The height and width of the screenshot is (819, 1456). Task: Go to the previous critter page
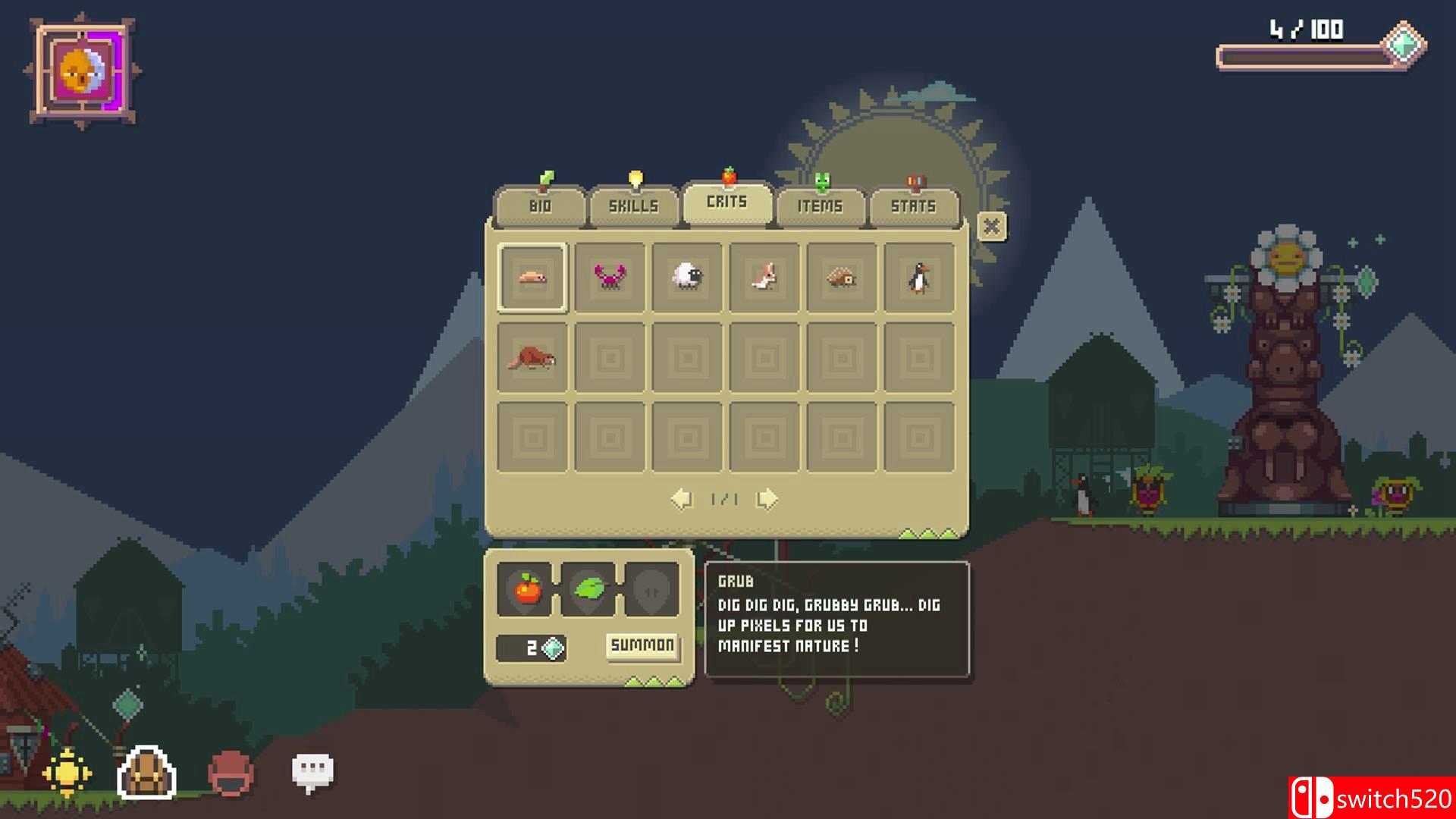click(x=682, y=499)
